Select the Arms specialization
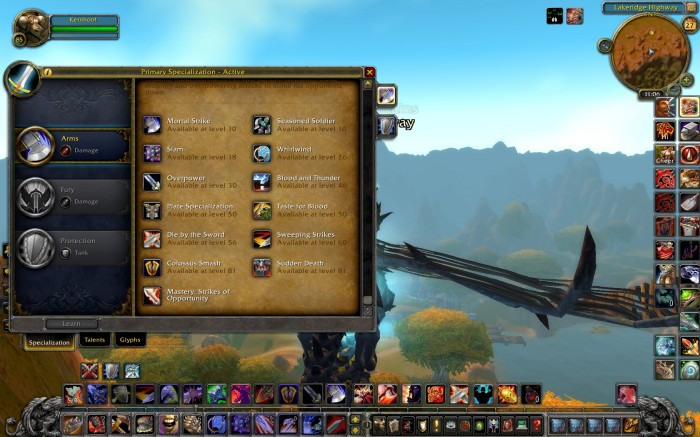This screenshot has width=700, height=437. click(72, 145)
